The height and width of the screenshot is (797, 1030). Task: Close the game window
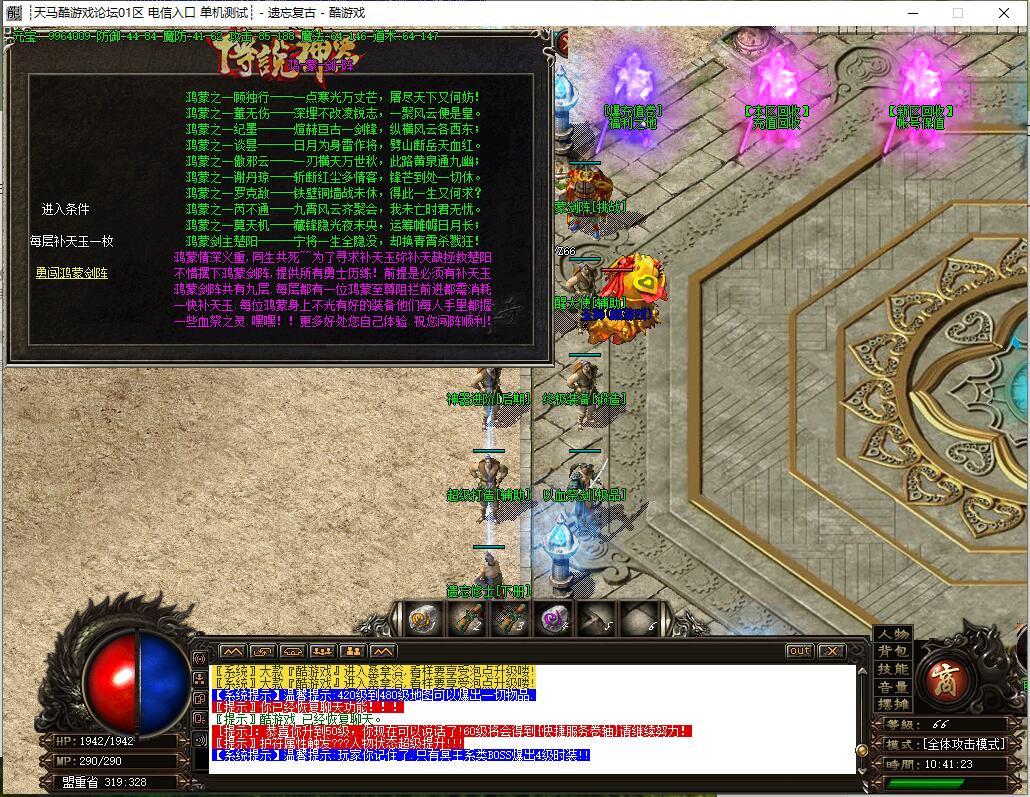(x=1004, y=13)
